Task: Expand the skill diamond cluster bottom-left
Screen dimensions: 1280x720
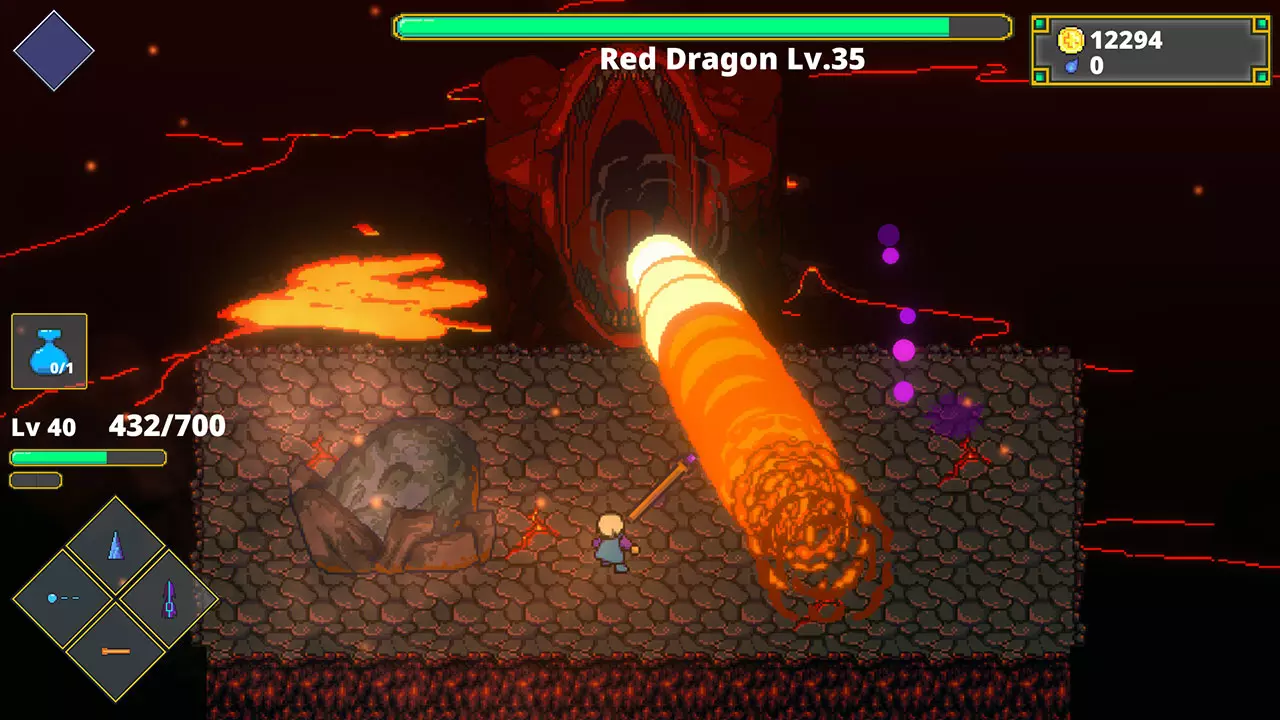Action: [x=113, y=597]
